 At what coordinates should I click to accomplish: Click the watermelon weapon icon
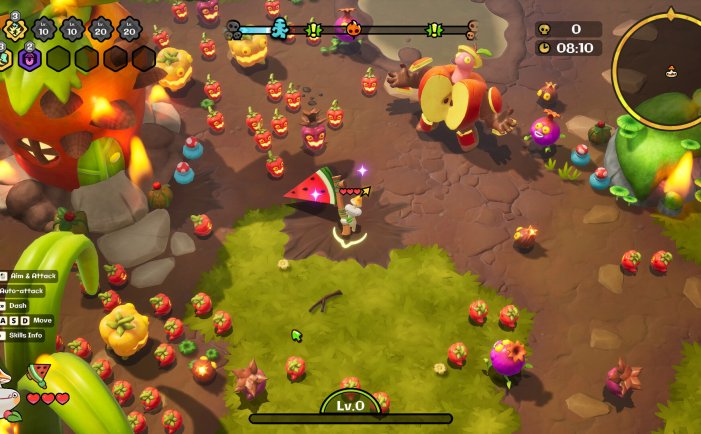click(38, 375)
